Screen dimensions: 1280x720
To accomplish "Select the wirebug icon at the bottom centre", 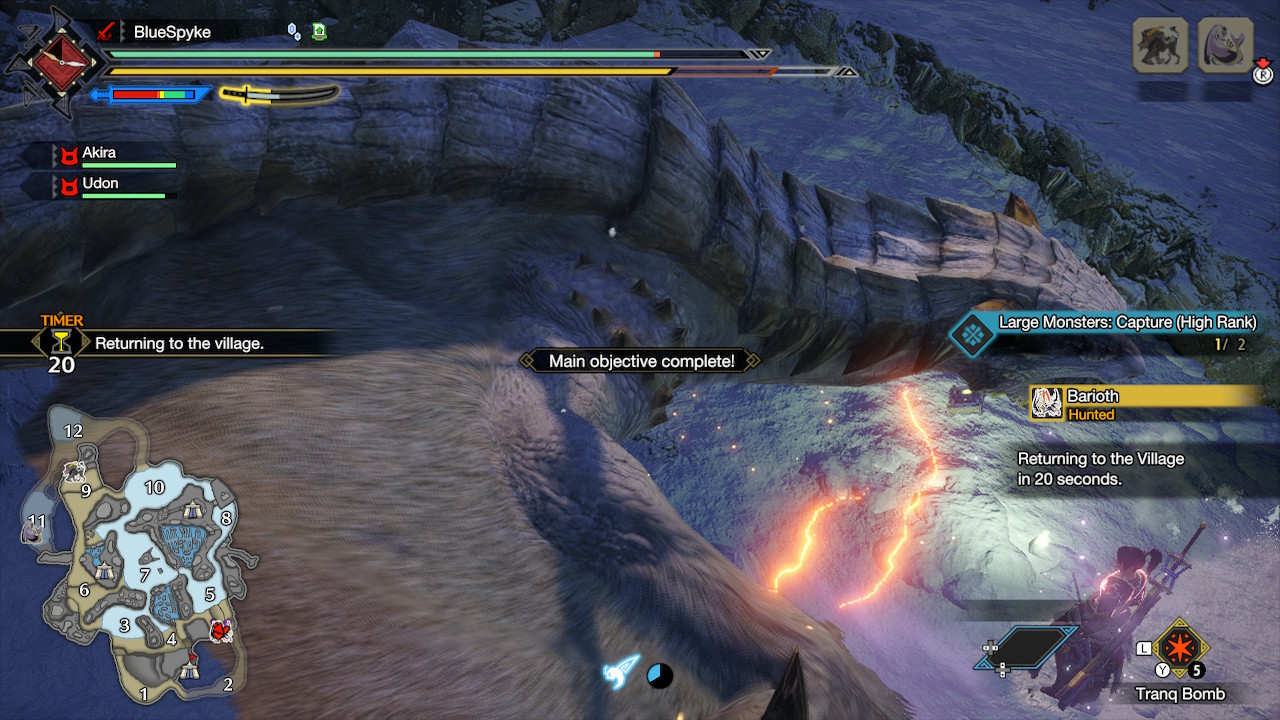I will tap(620, 672).
